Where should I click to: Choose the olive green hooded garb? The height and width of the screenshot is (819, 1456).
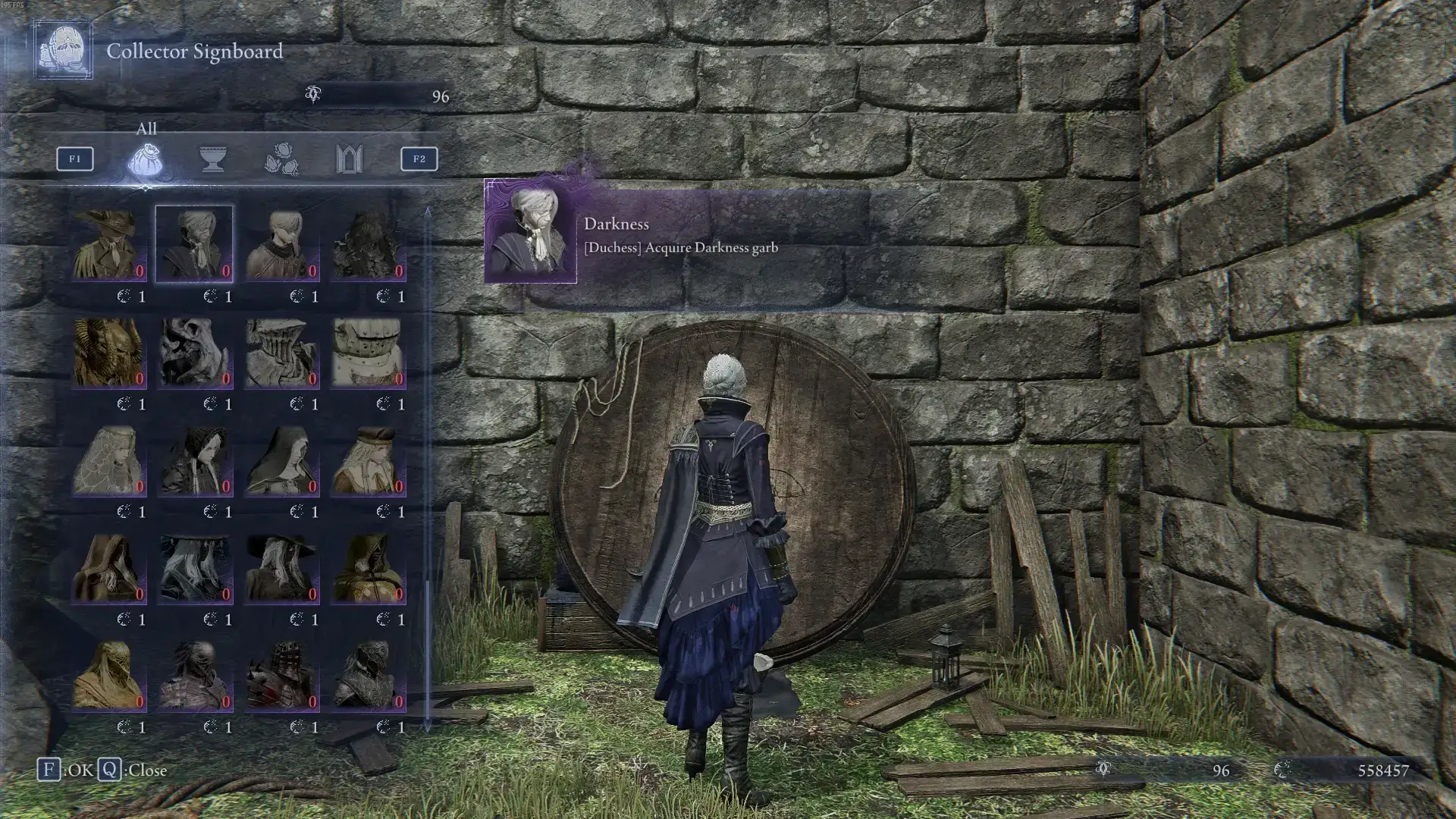coord(368,567)
